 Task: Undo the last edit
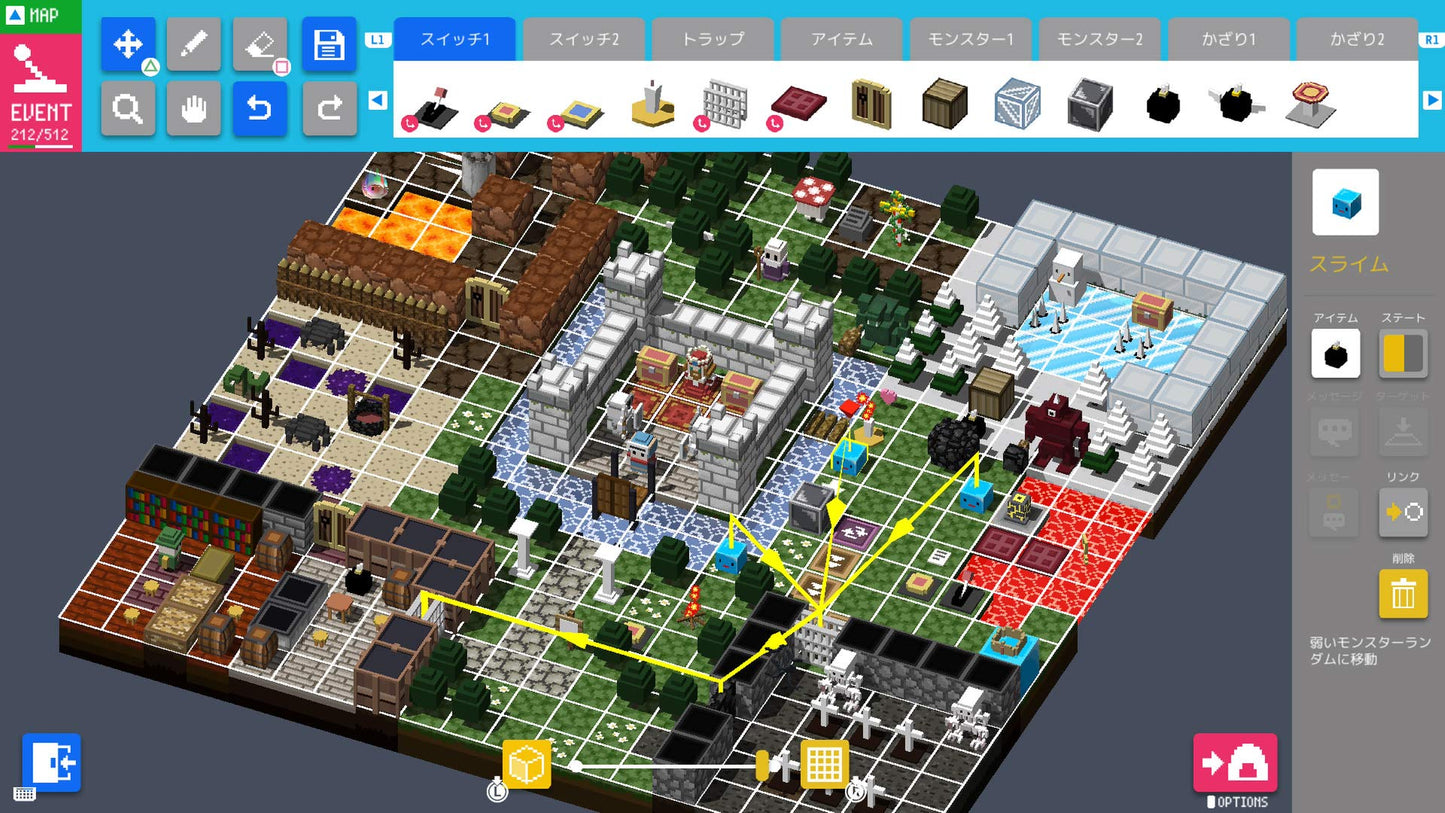(x=260, y=108)
